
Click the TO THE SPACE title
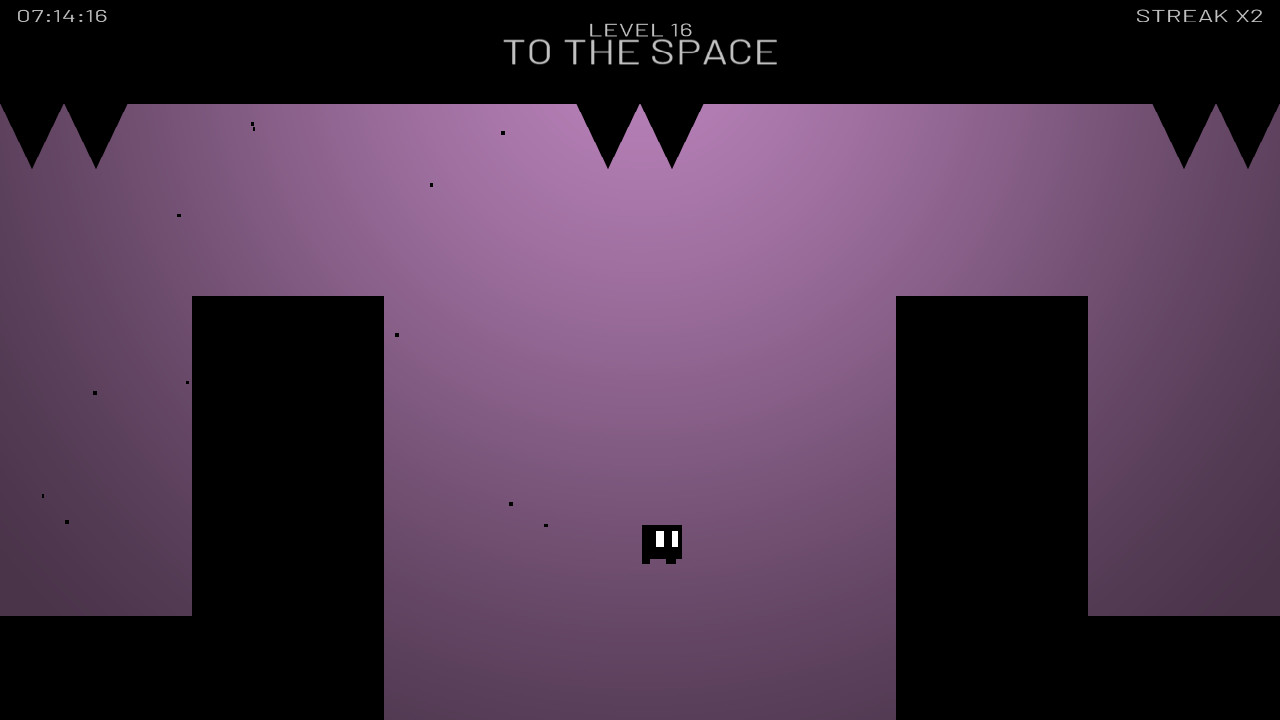pos(640,52)
